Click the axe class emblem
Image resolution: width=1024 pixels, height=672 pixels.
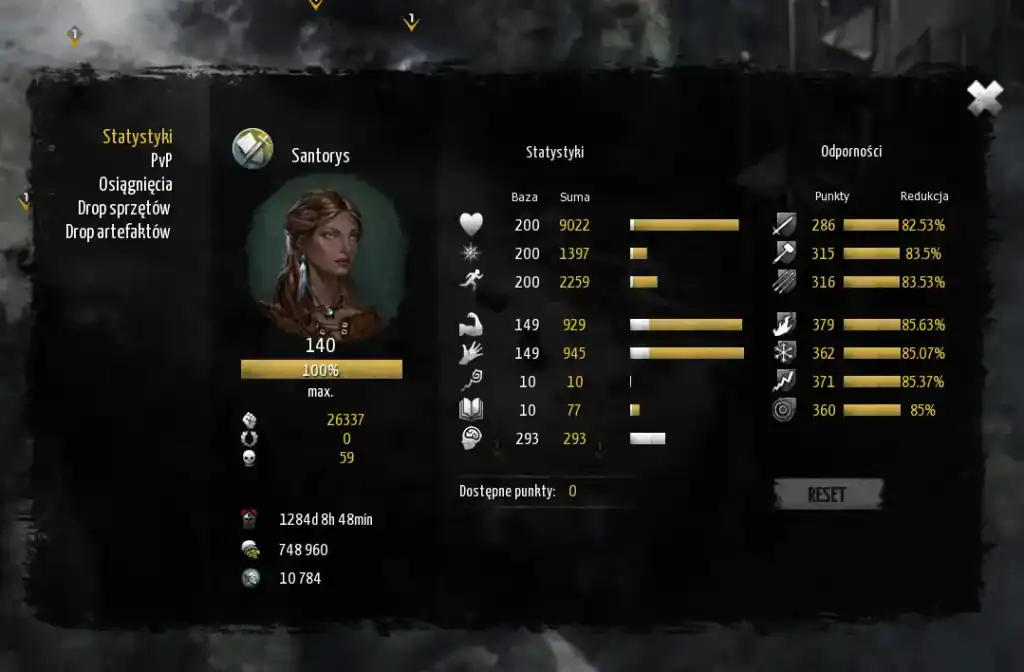point(252,150)
